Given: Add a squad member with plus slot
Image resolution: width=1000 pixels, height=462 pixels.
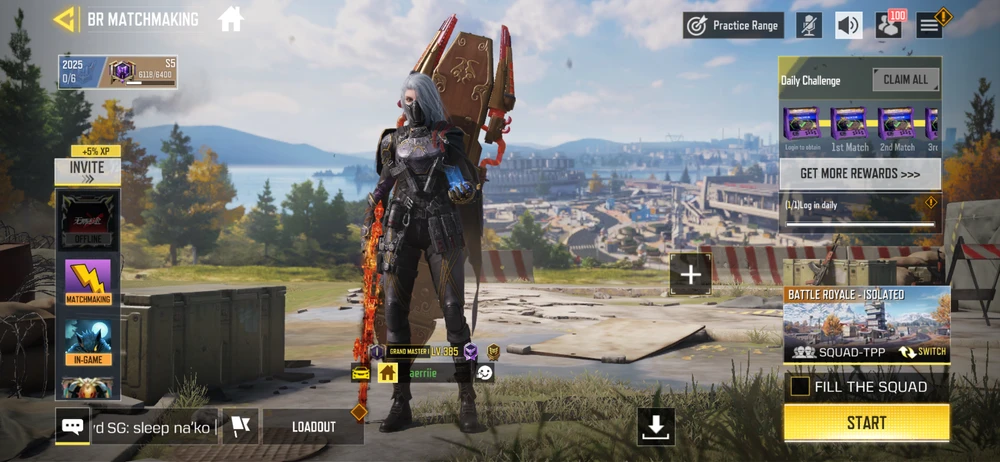Looking at the screenshot, I should tap(690, 273).
